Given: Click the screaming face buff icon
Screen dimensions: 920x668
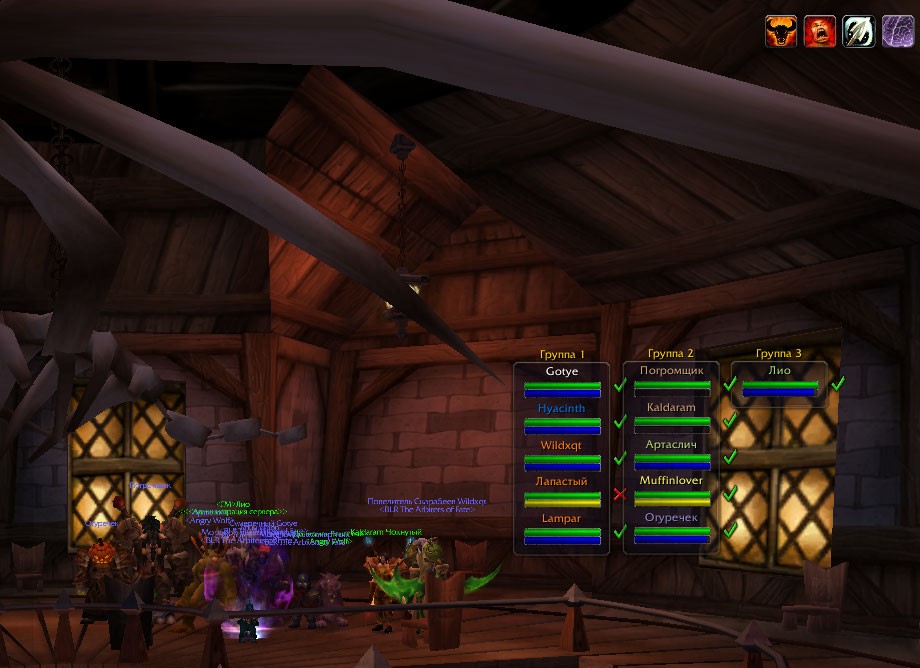Looking at the screenshot, I should [820, 31].
